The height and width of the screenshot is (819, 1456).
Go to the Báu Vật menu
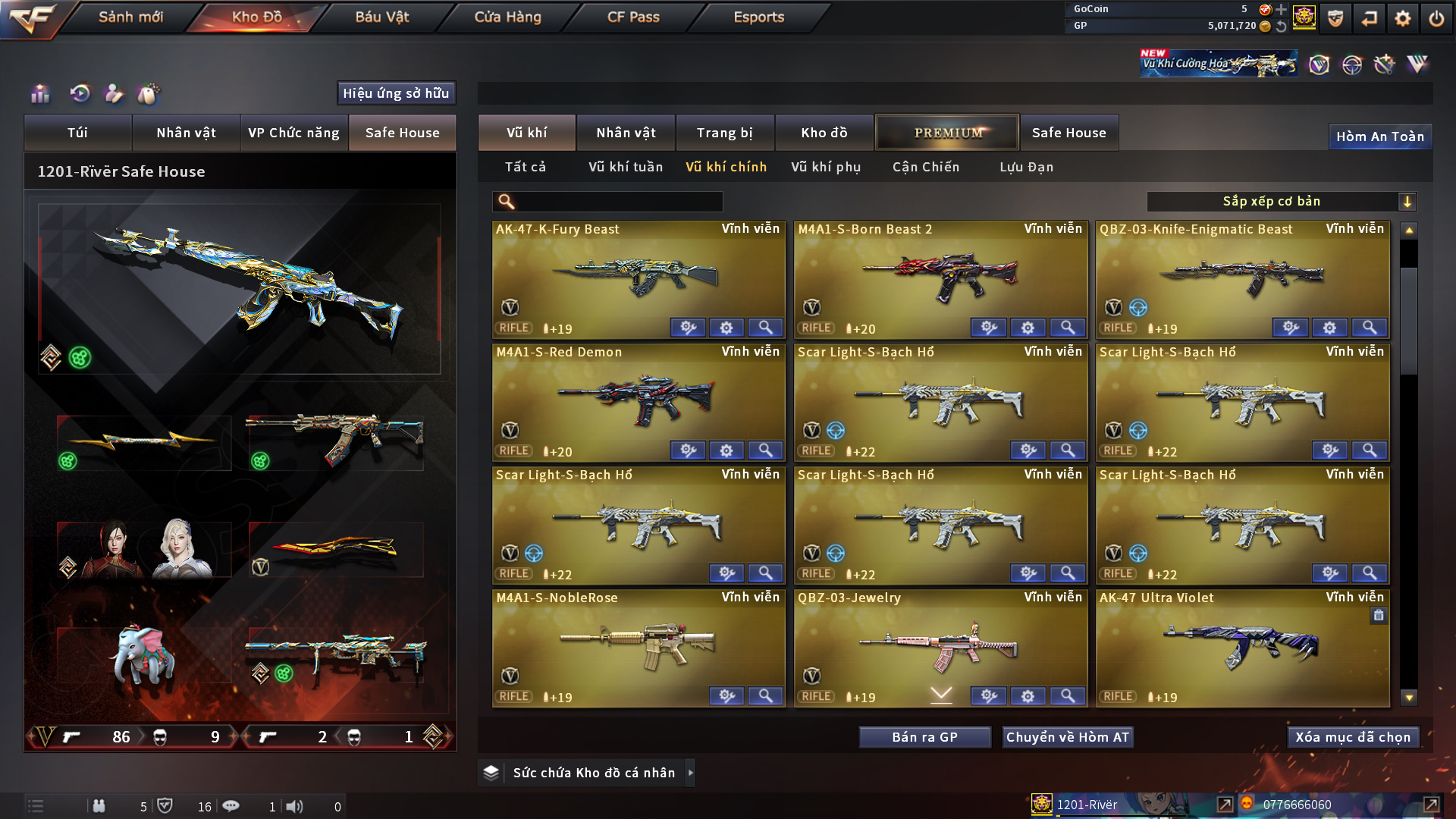(381, 17)
